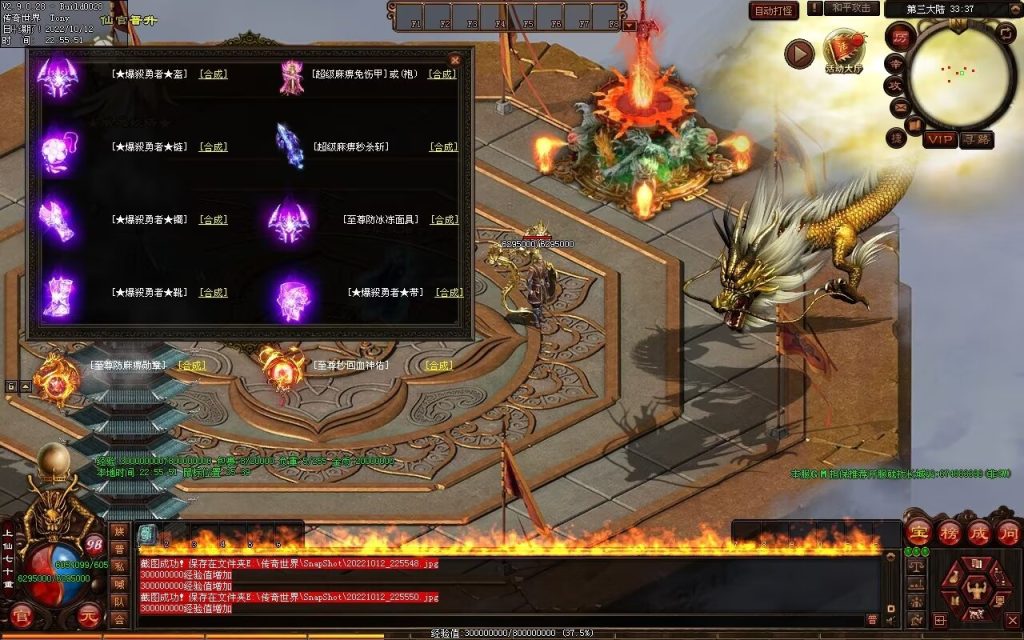Screen dimensions: 1024x640
Task: Click the round play arrow button
Action: [798, 53]
